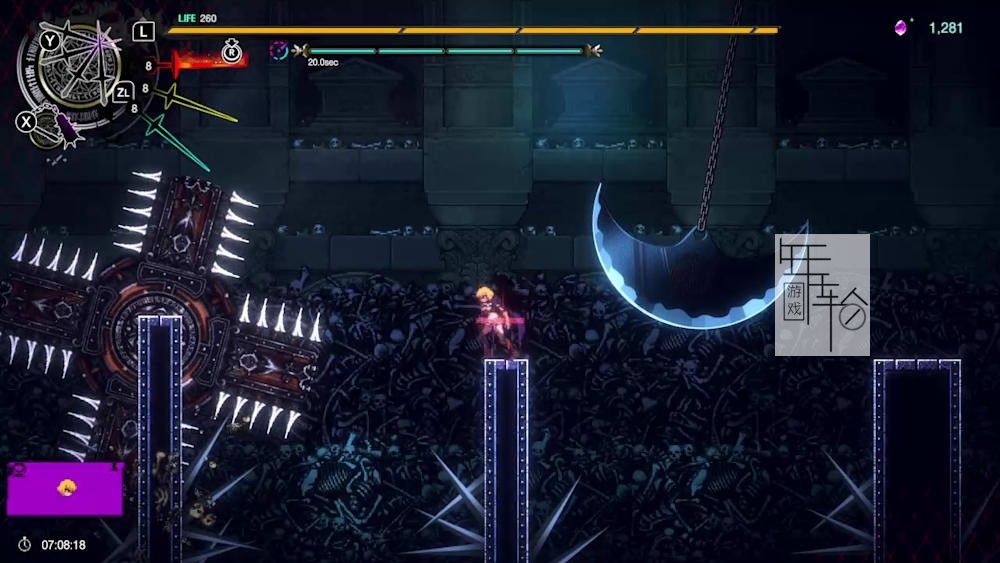1000x563 pixels.
Task: Click the watermark logo with Chinese characters
Action: 822,295
